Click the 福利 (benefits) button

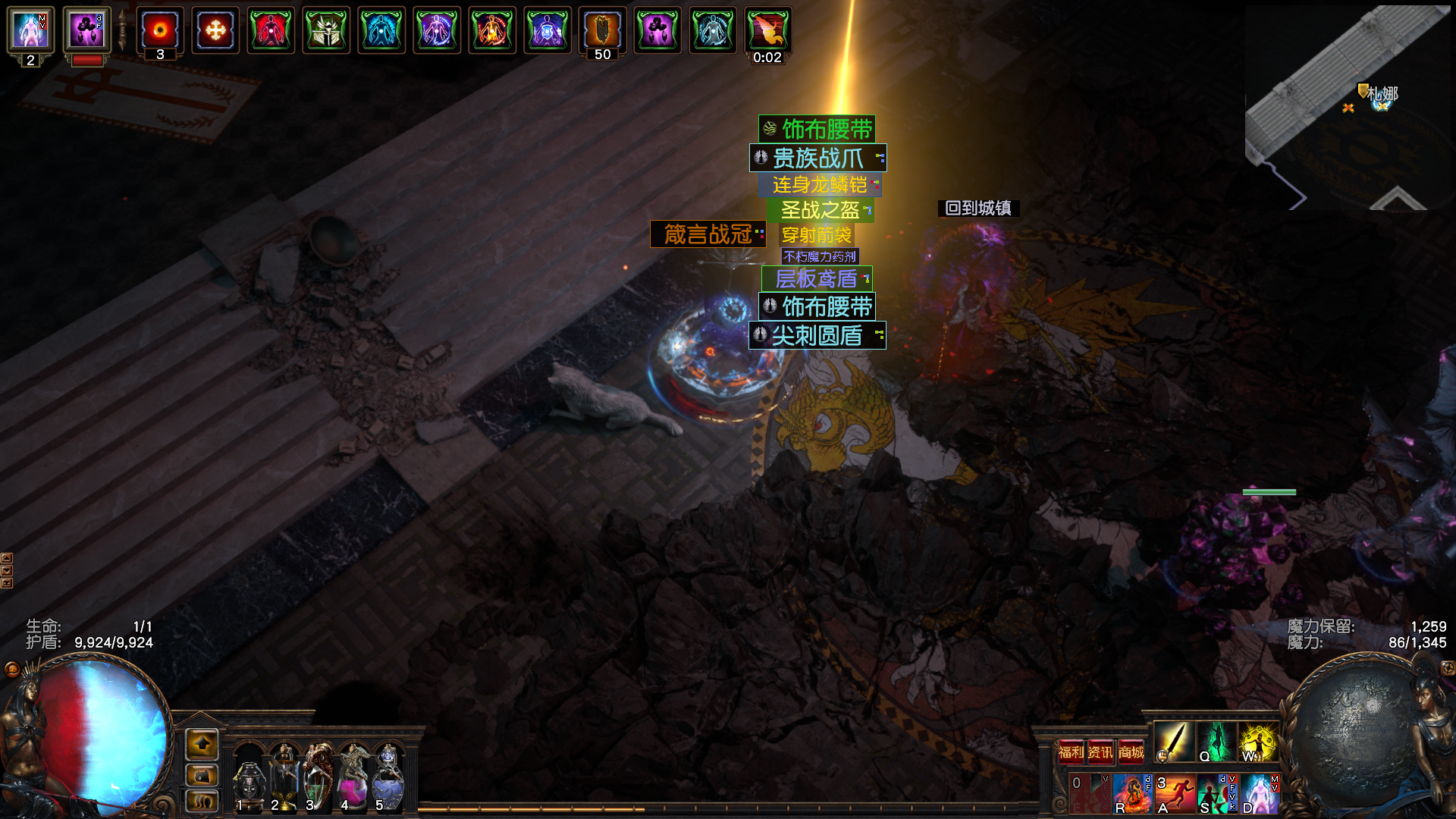coord(1071,752)
